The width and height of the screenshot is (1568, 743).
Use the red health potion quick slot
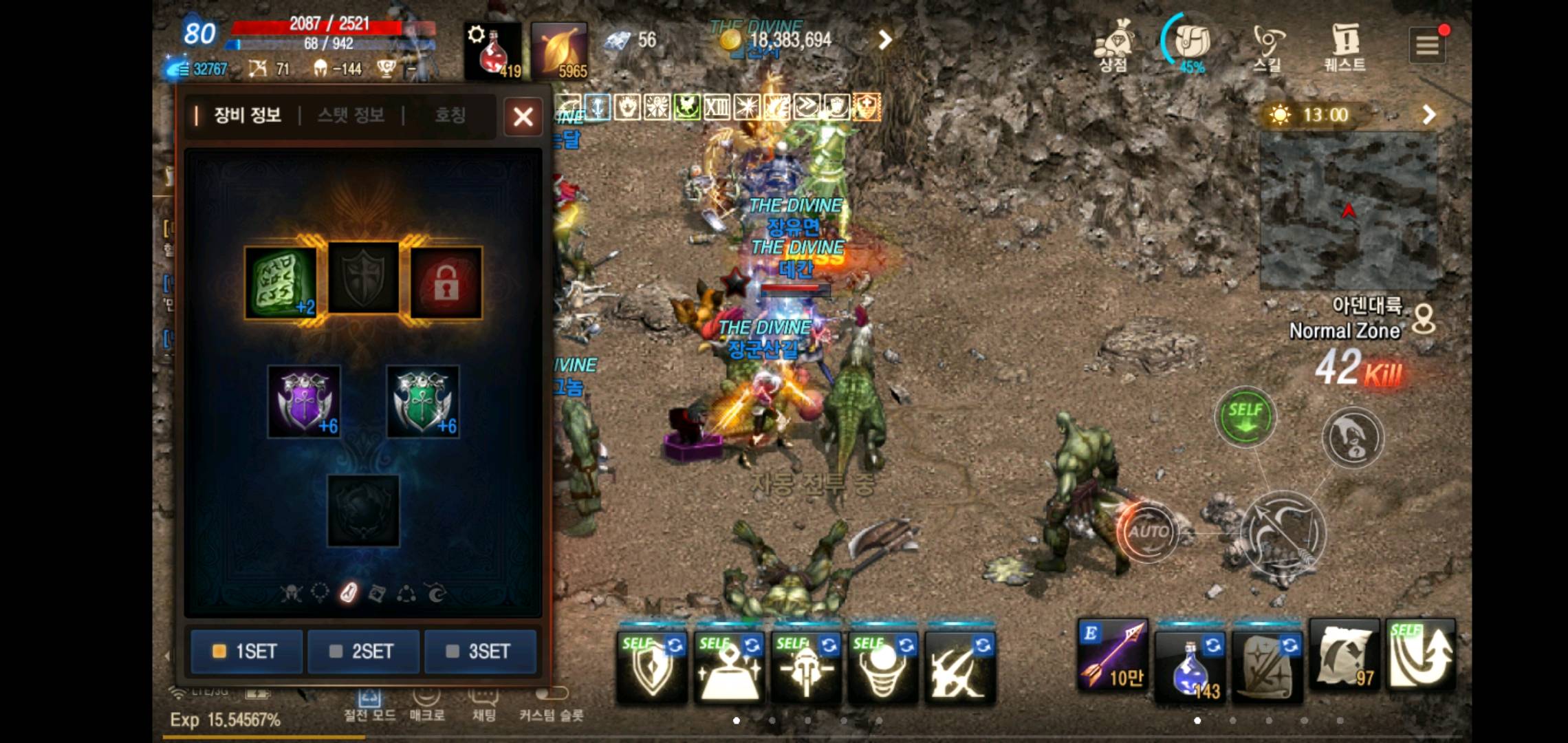tap(492, 51)
